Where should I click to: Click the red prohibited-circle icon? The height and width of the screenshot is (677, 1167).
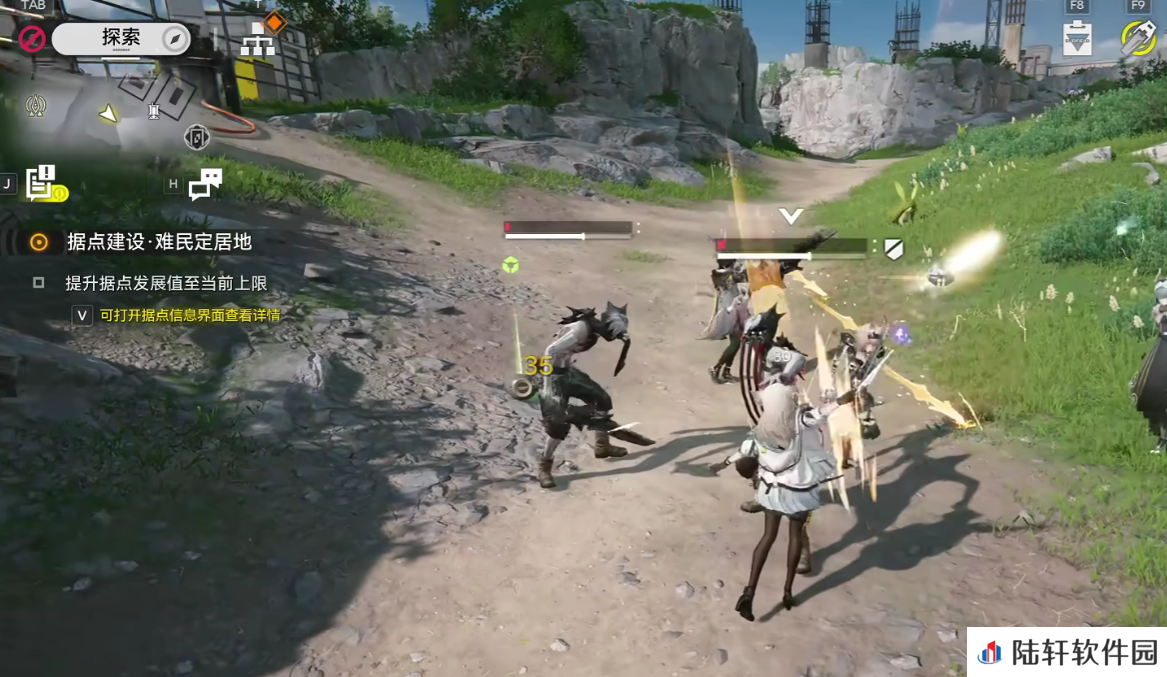tap(32, 39)
